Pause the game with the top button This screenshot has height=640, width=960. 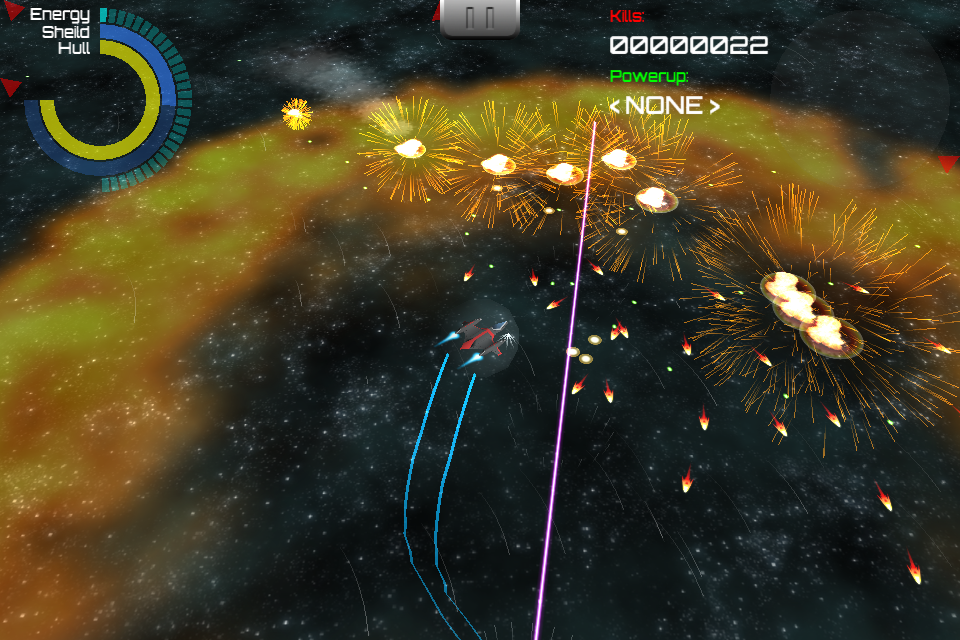(480, 18)
